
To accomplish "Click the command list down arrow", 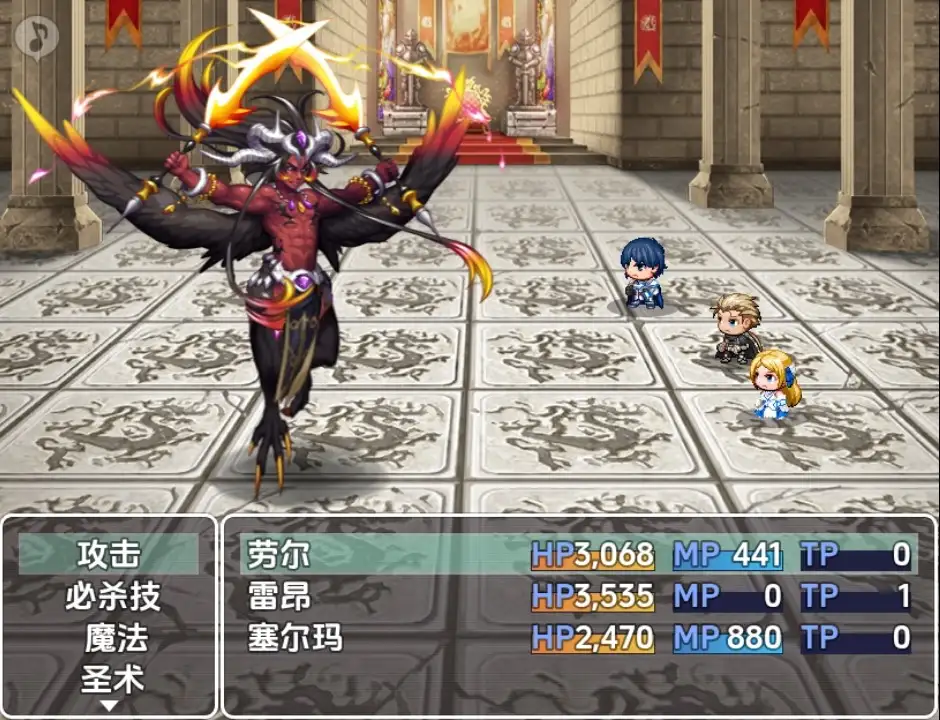I will [x=110, y=705].
